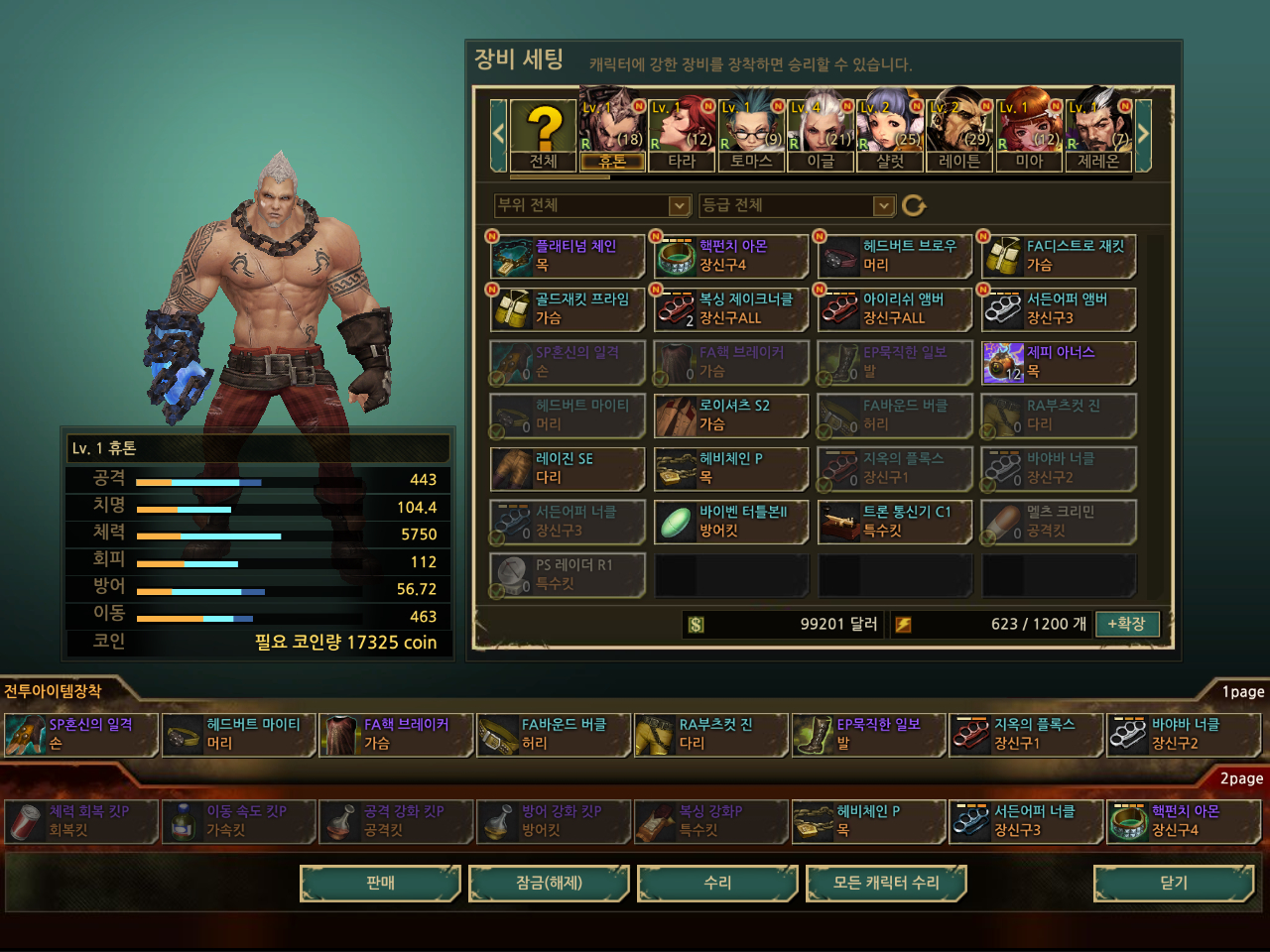The height and width of the screenshot is (952, 1270).
Task: Click the equipped SP혼신의 일격 hand slot
Action: (x=81, y=735)
